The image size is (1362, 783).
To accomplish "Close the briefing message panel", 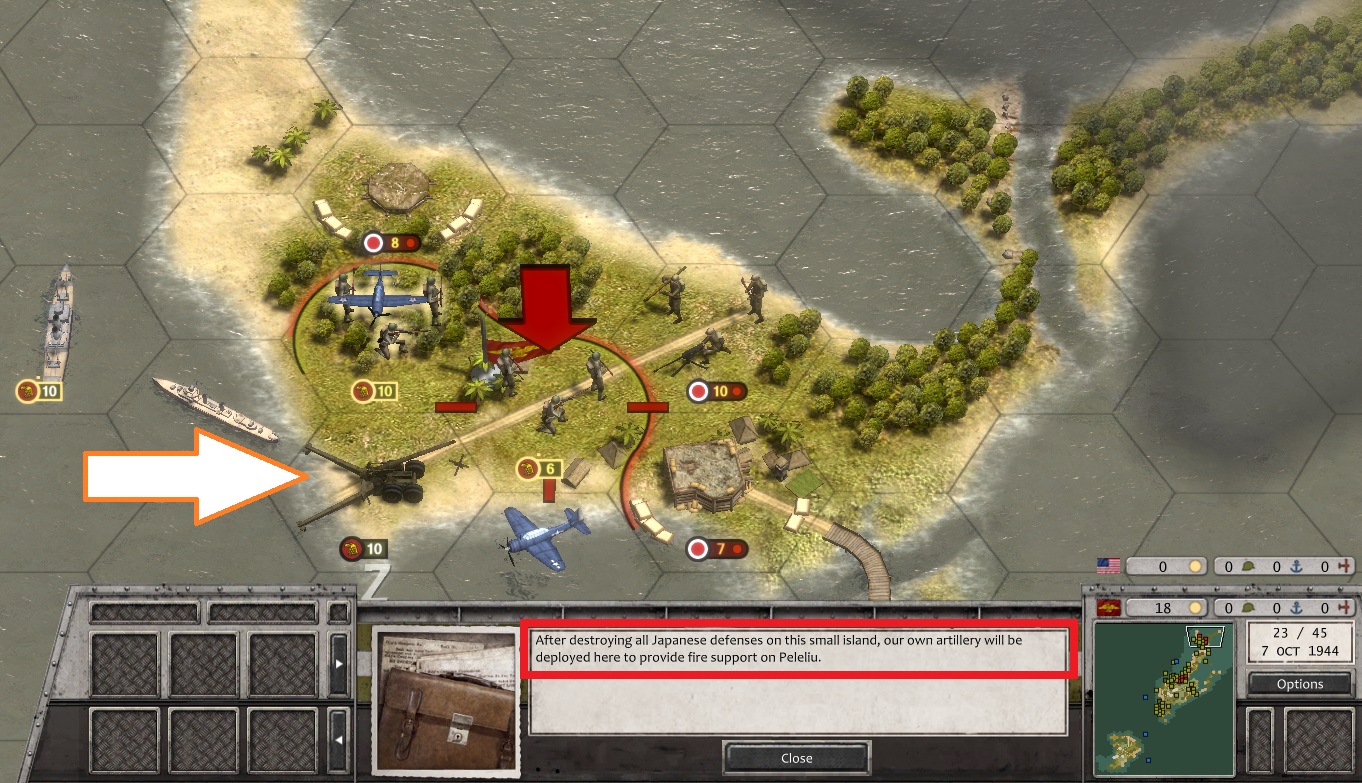I will pos(796,757).
